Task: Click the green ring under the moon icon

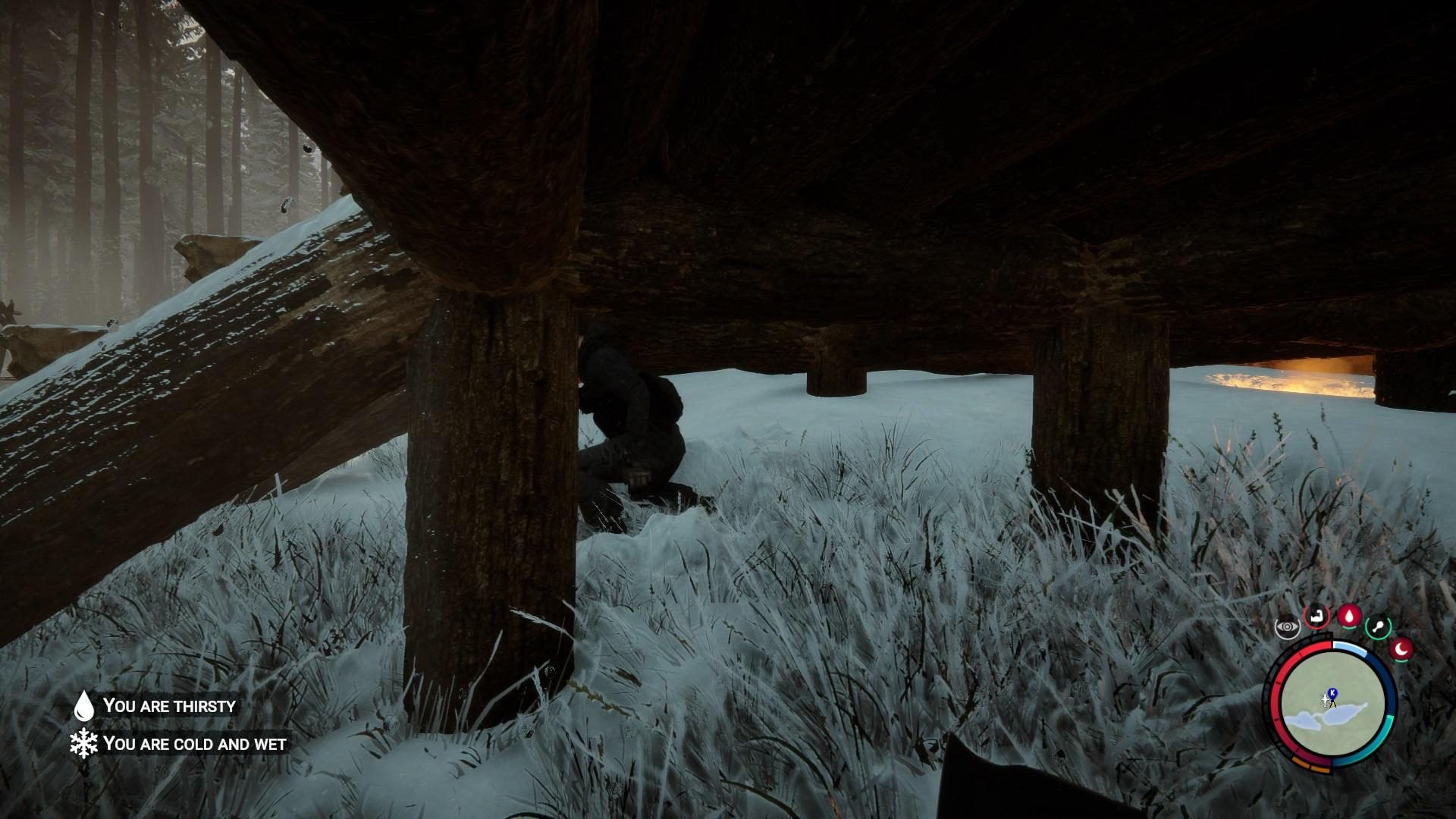Action: [1401, 661]
